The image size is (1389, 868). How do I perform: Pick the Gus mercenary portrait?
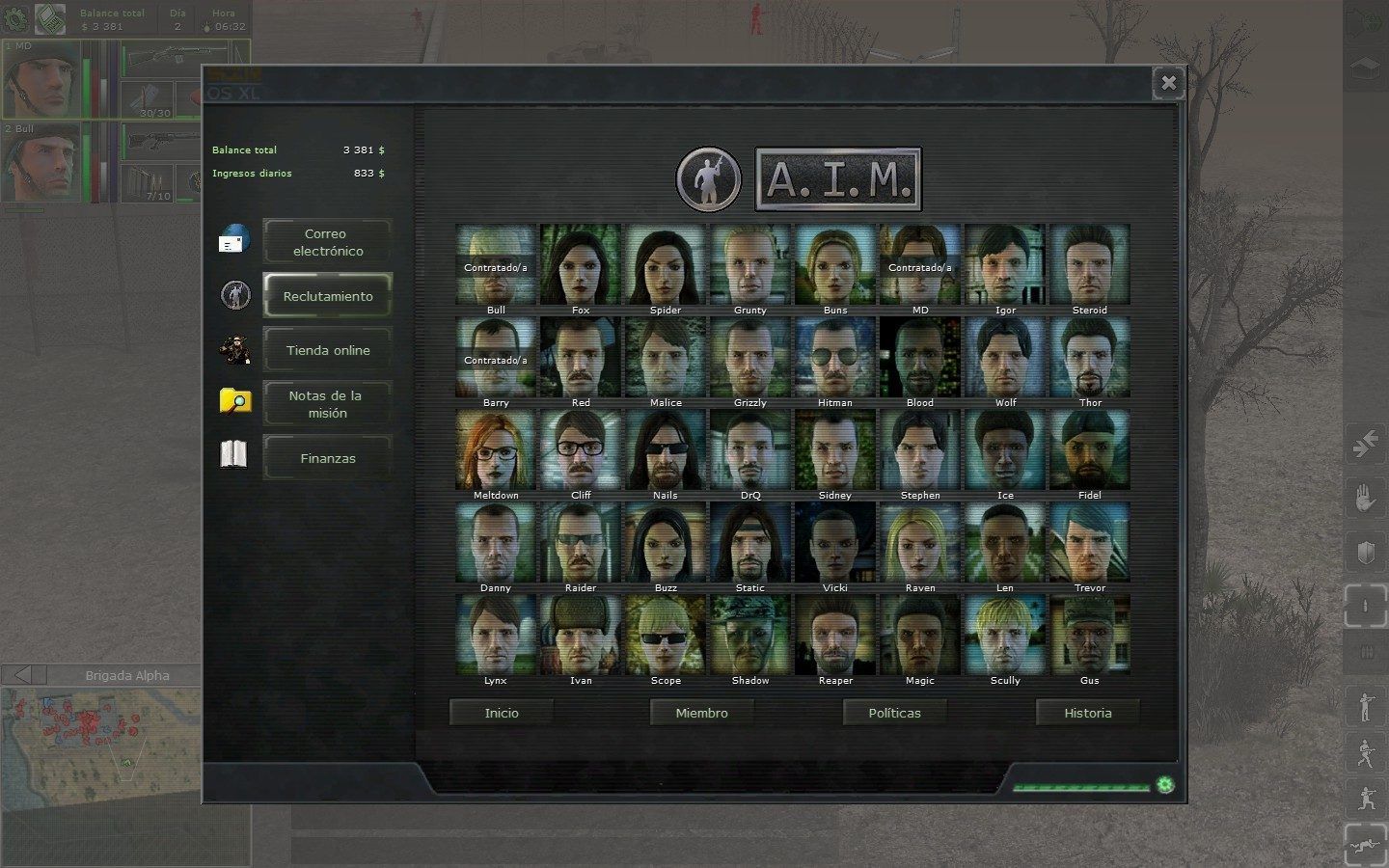point(1090,635)
